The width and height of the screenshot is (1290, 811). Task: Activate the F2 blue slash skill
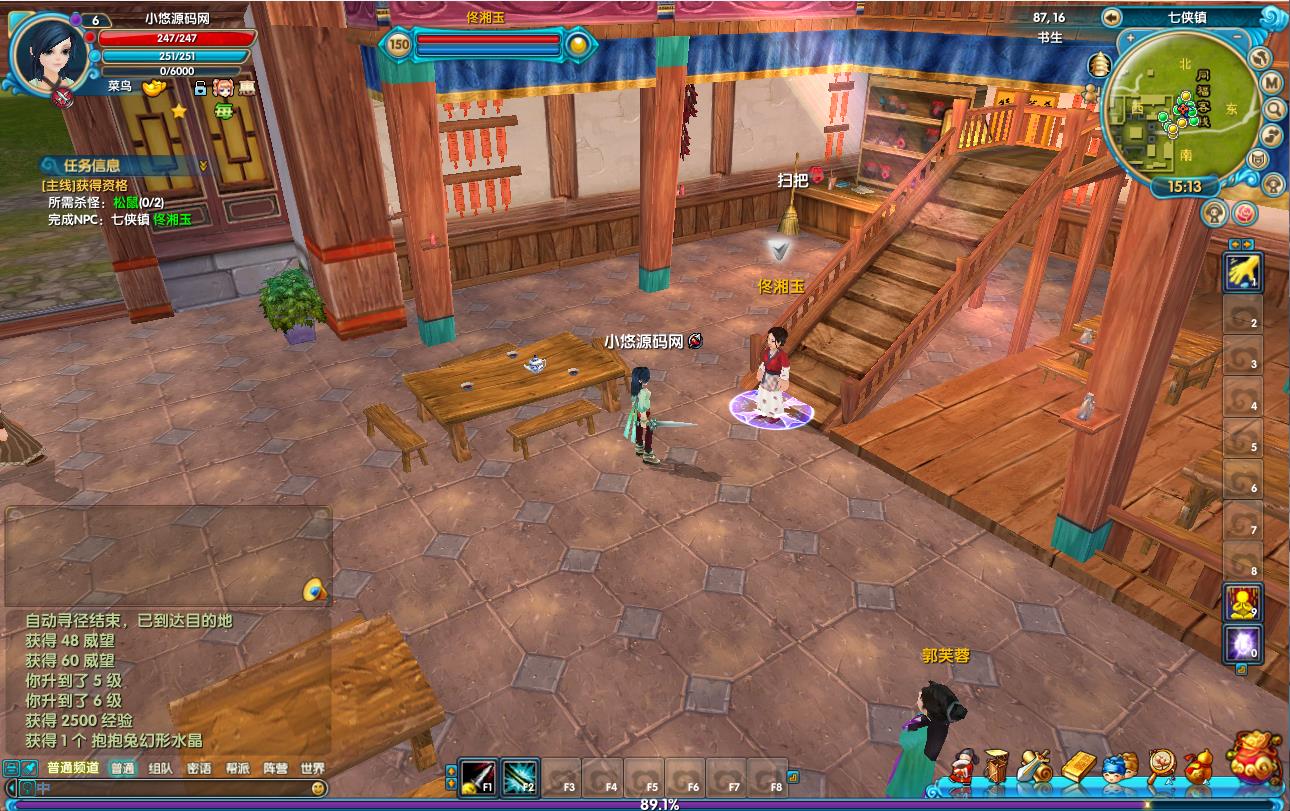[x=520, y=775]
